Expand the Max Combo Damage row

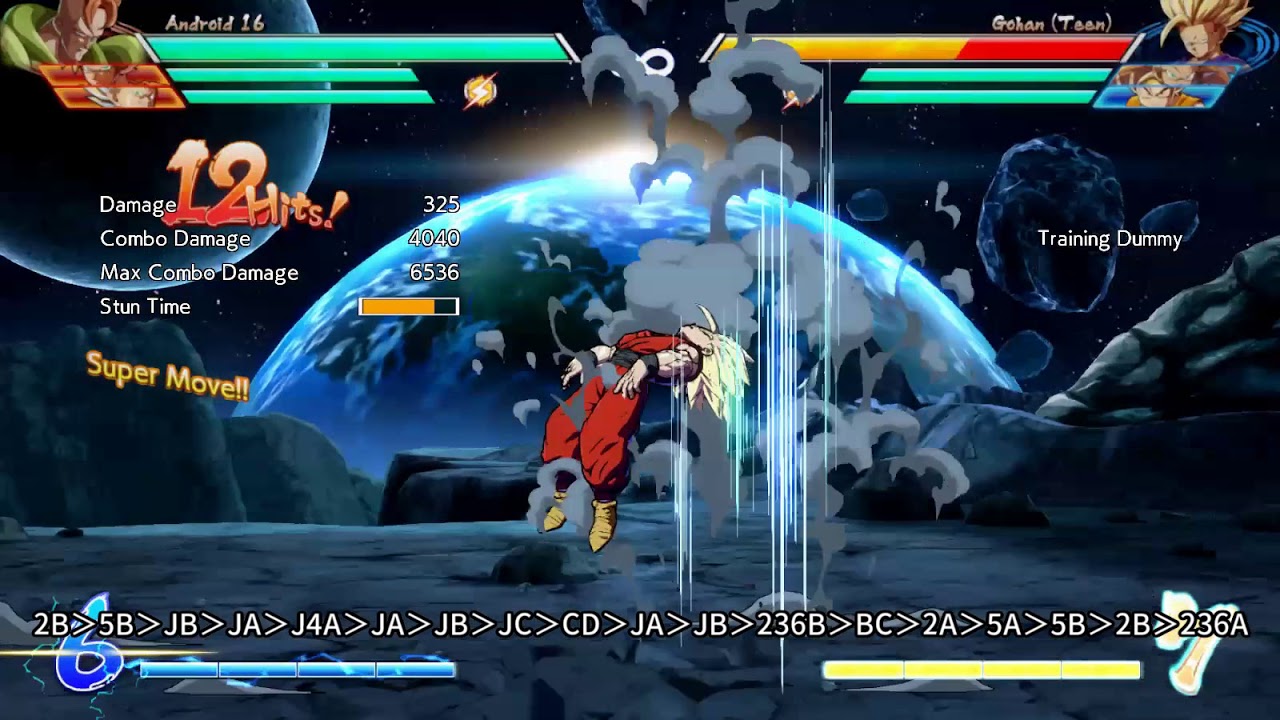pos(197,272)
